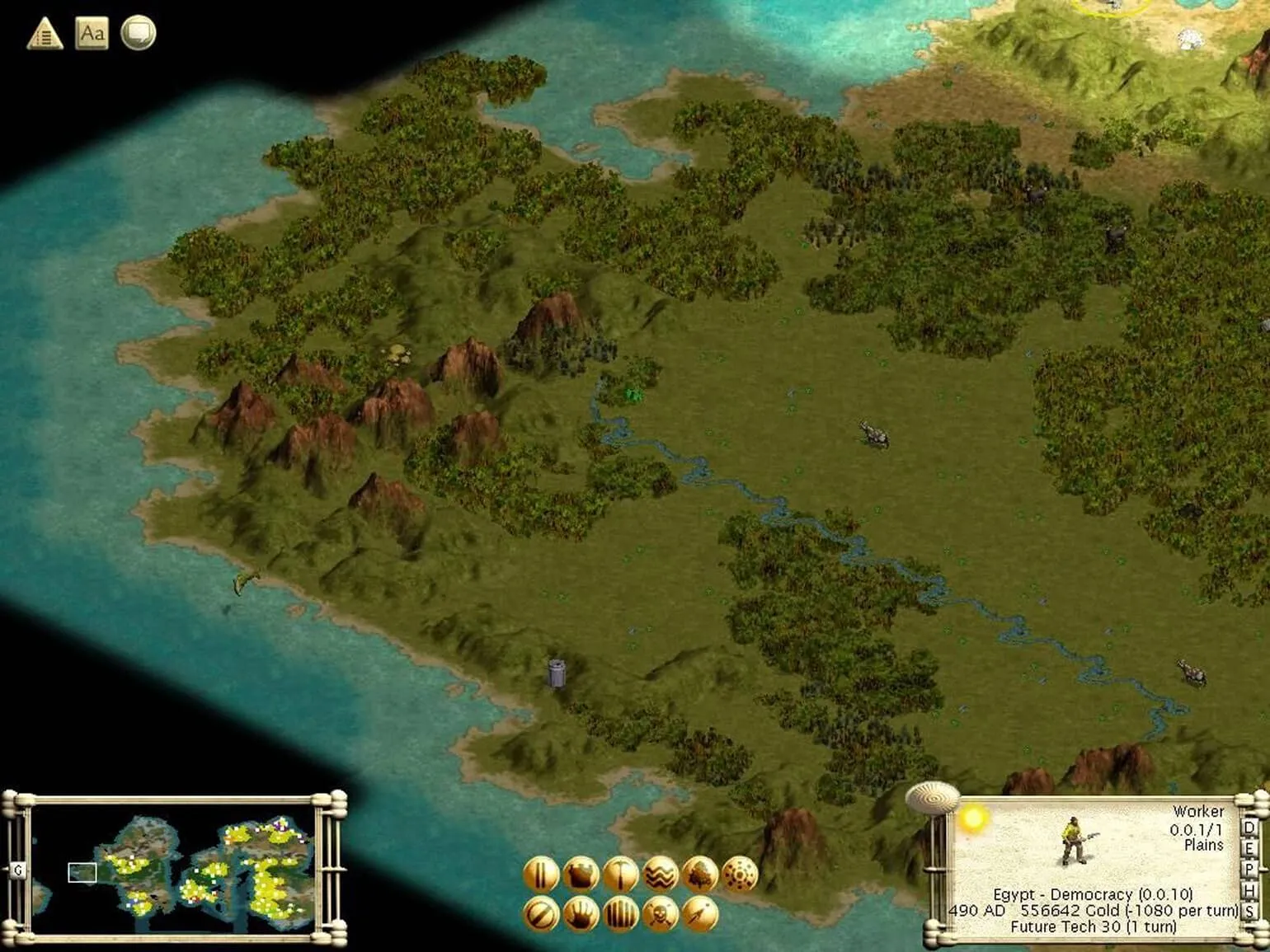1270x952 pixels.
Task: Open the D button on the info panel
Action: 1249,828
